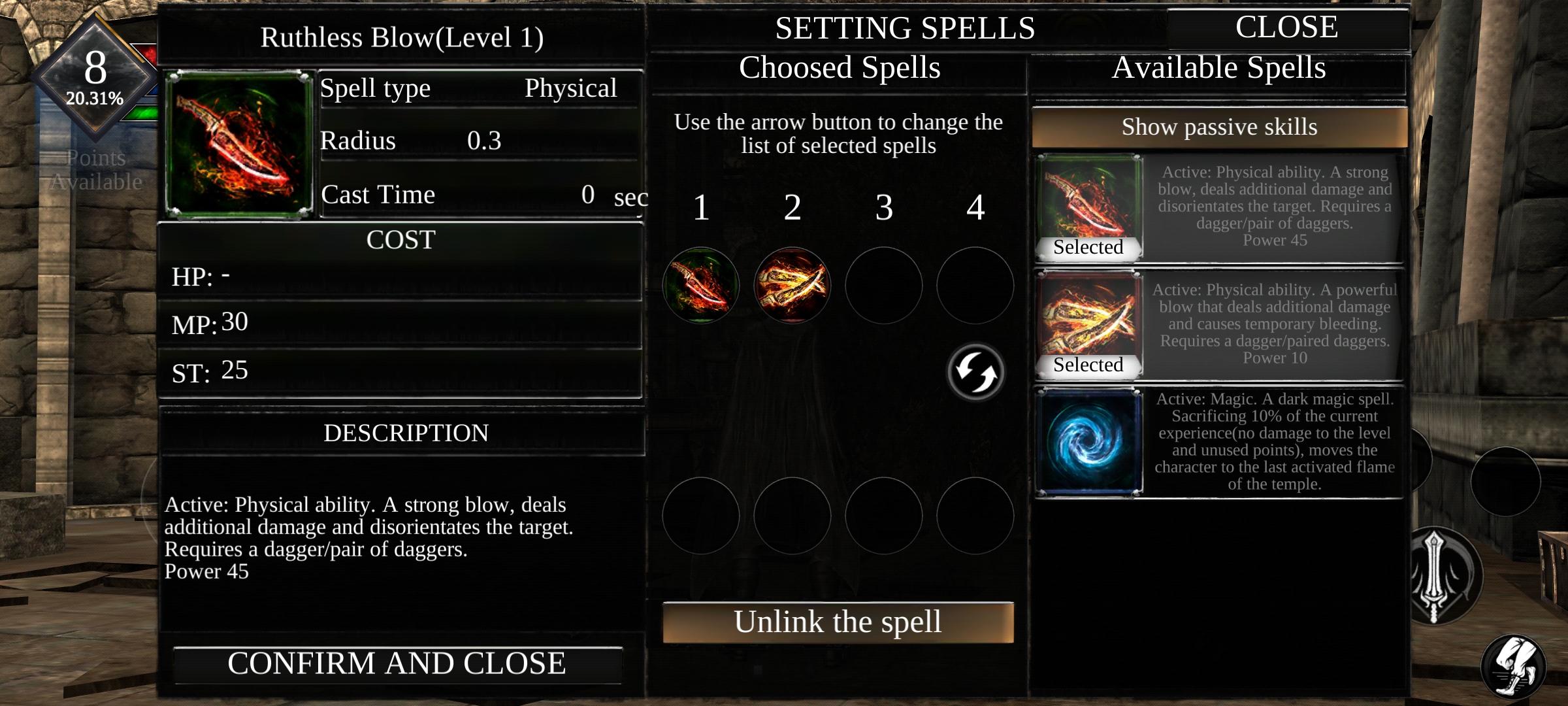This screenshot has height=706, width=1568.
Task: Click empty spell slot 4
Action: 974,286
